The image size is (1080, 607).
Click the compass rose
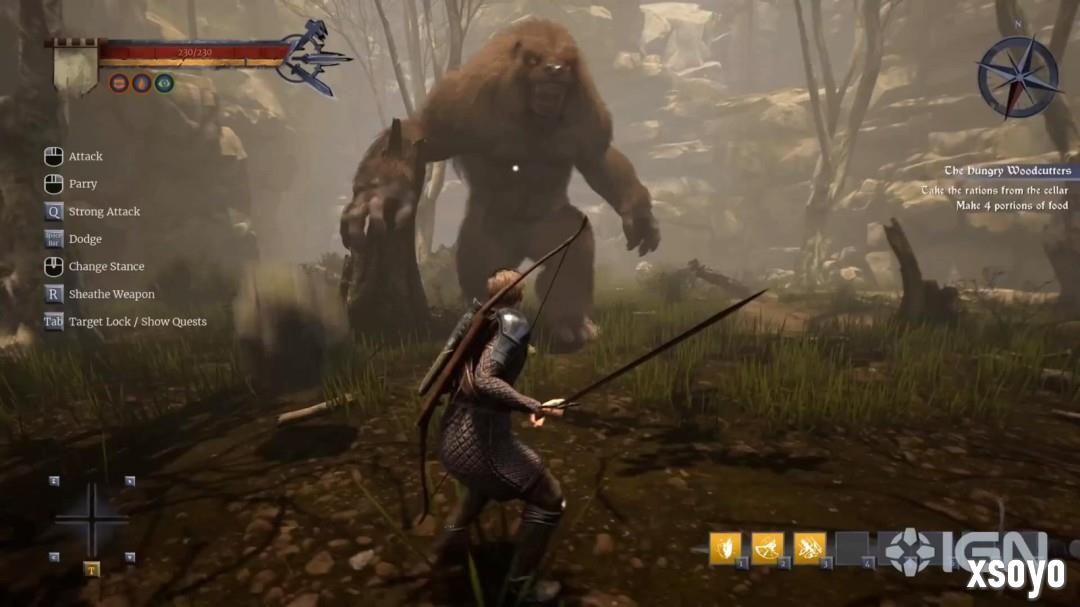[x=1018, y=77]
